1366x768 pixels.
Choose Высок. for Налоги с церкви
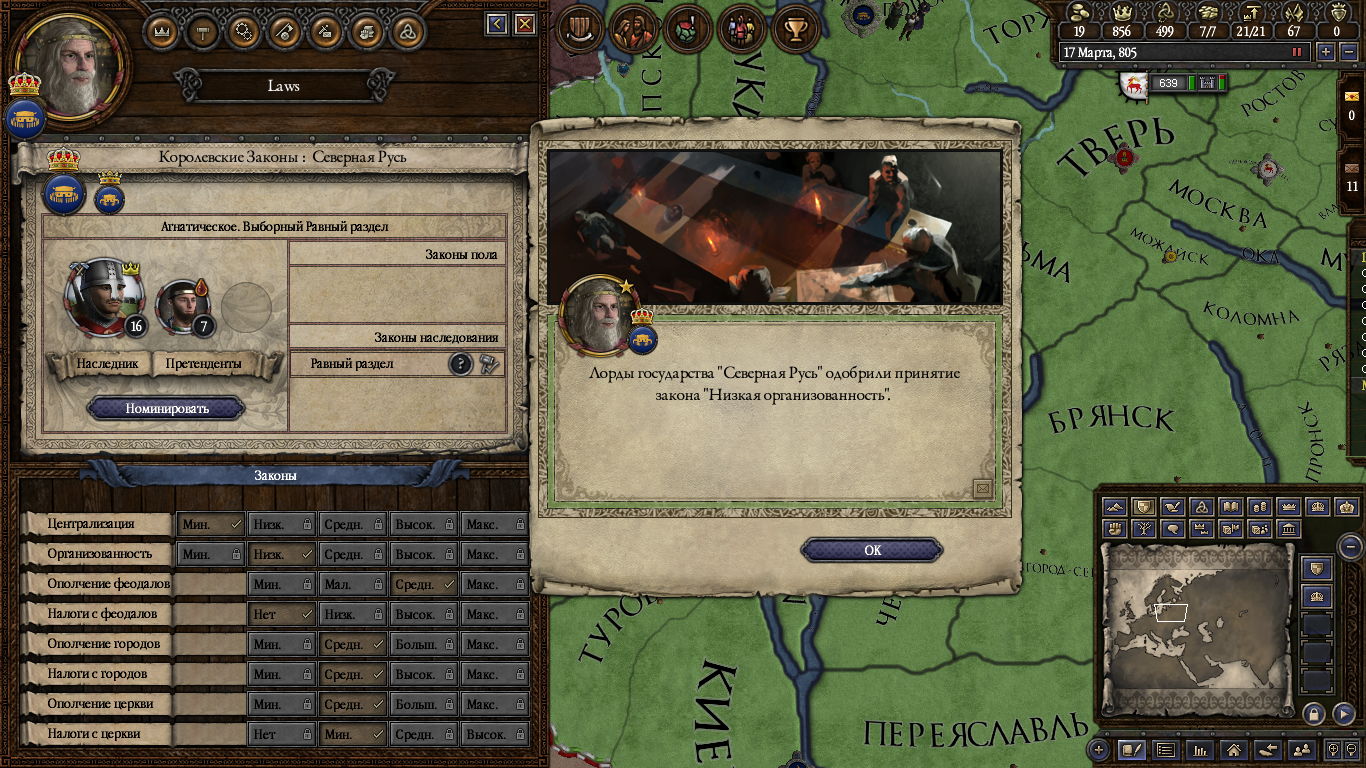[x=494, y=734]
